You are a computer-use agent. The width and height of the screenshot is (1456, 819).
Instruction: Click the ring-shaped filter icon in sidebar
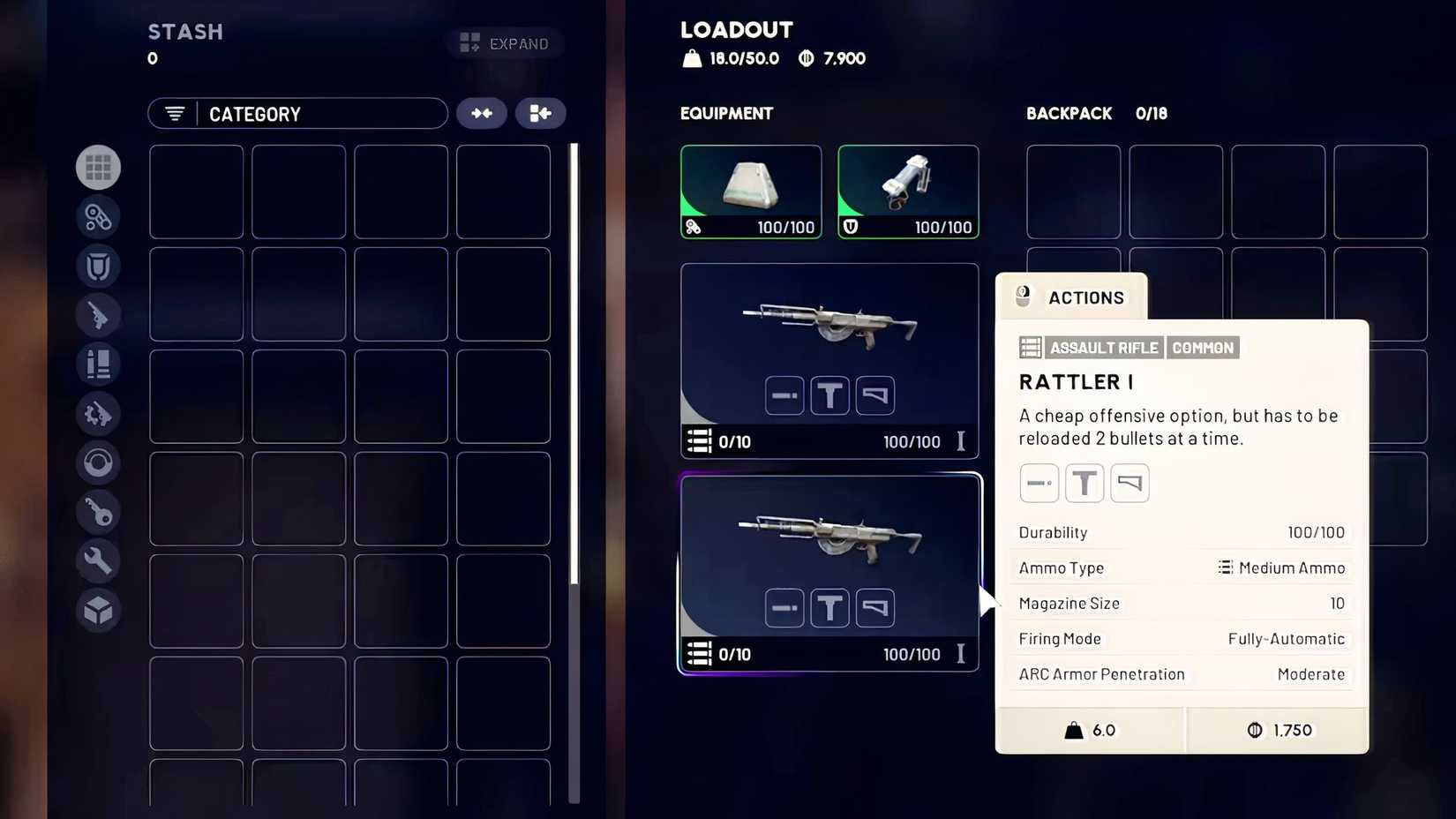click(98, 462)
